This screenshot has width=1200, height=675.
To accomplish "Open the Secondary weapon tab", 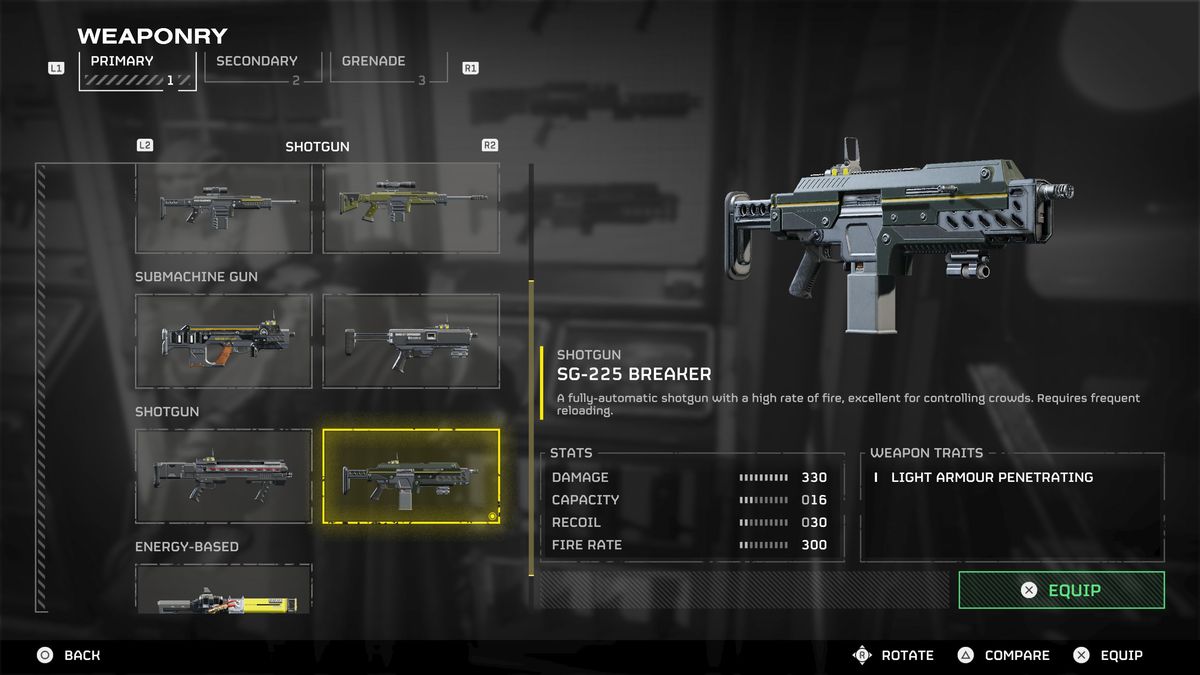I will tap(263, 69).
